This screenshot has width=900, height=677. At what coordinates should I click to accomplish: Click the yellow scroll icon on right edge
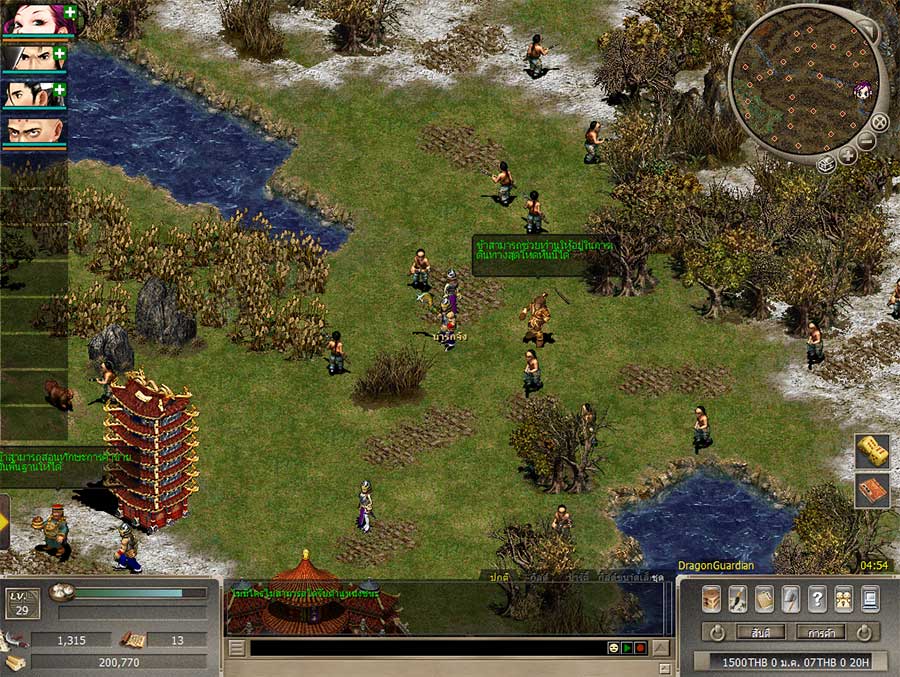[x=872, y=452]
